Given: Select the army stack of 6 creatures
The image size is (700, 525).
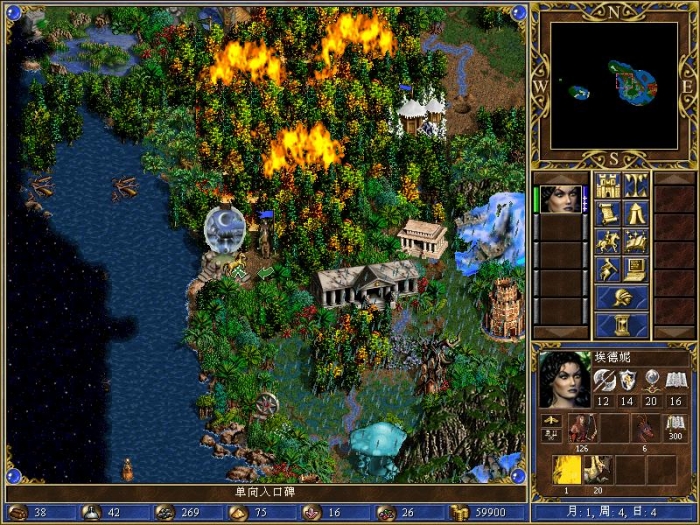Looking at the screenshot, I should click(645, 428).
